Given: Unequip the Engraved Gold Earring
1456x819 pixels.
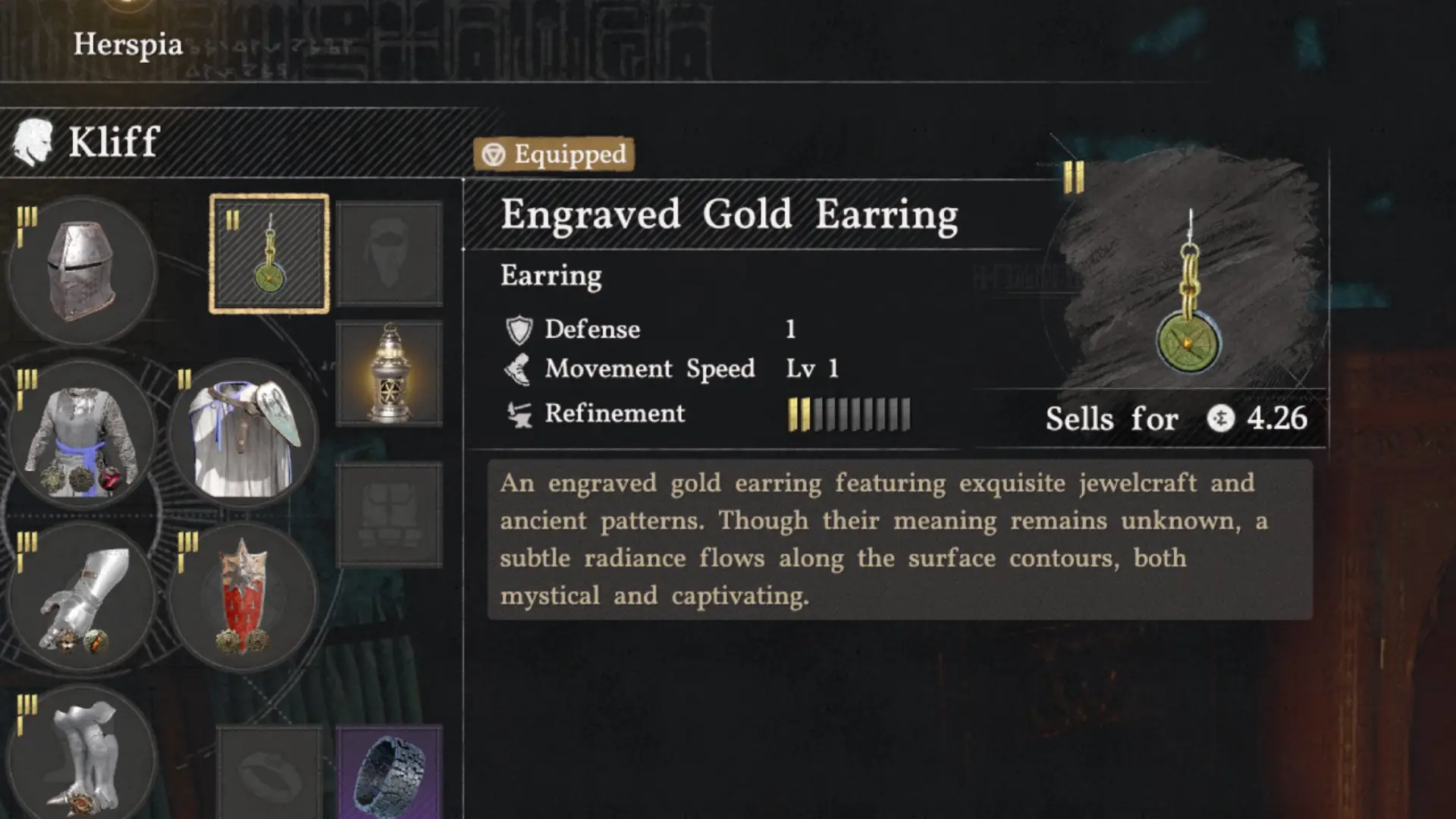Looking at the screenshot, I should pyautogui.click(x=269, y=254).
